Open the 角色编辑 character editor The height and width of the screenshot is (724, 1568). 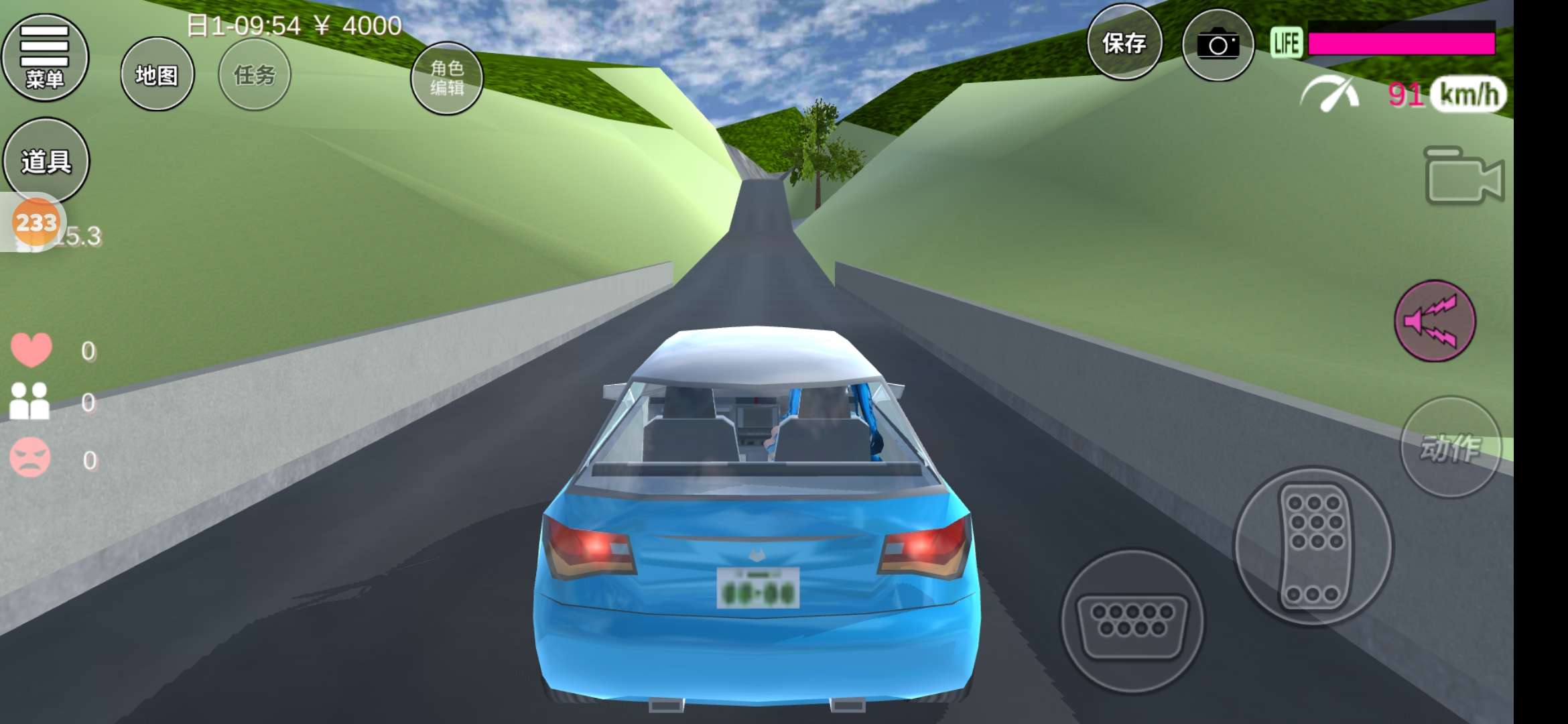pyautogui.click(x=446, y=78)
